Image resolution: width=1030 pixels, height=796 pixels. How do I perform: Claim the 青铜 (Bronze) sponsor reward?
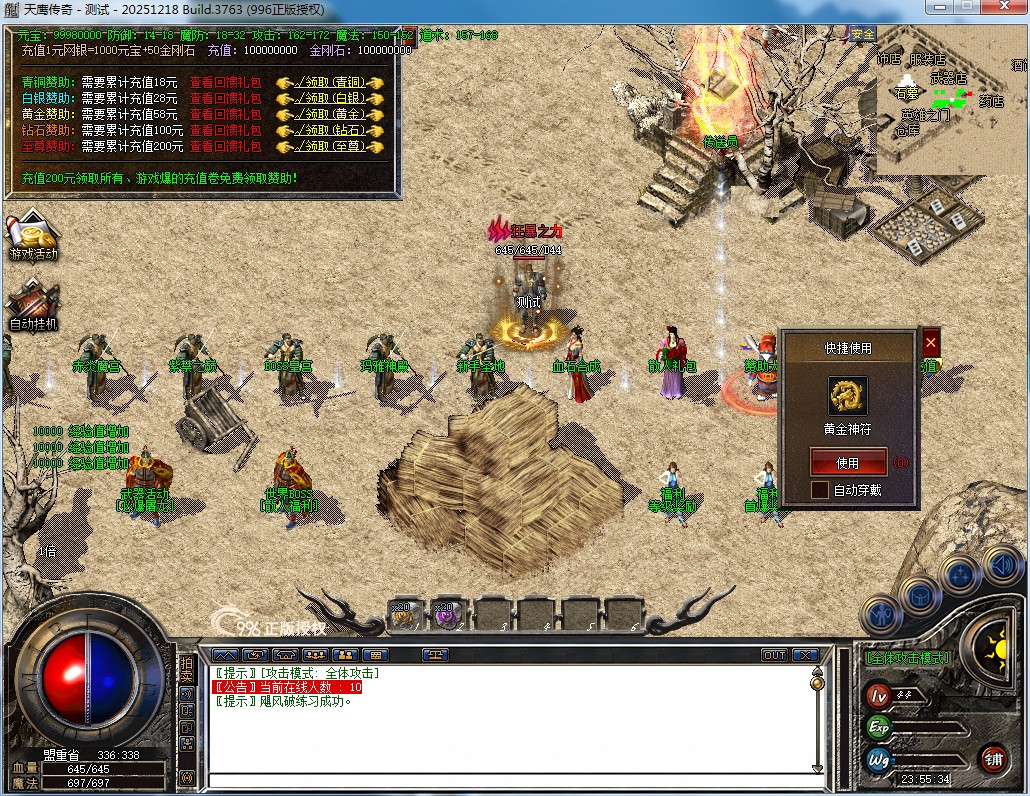click(331, 83)
